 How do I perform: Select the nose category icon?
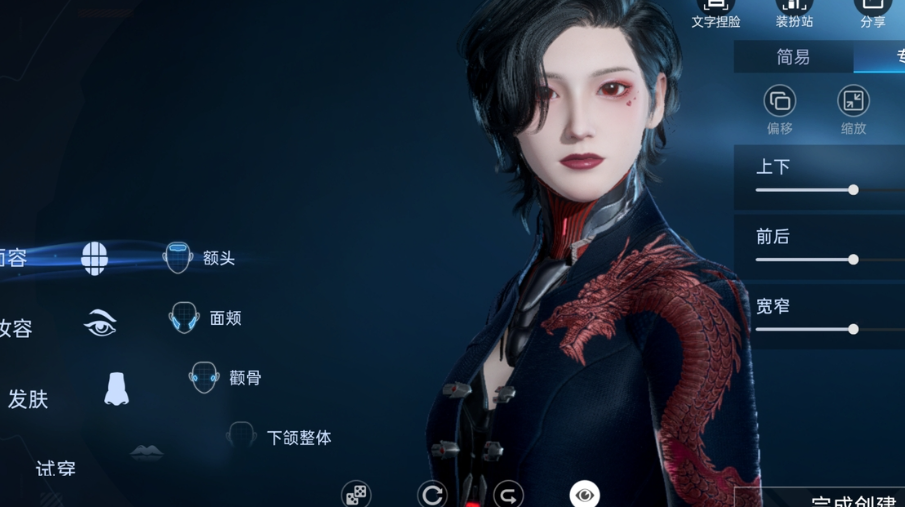pyautogui.click(x=116, y=389)
